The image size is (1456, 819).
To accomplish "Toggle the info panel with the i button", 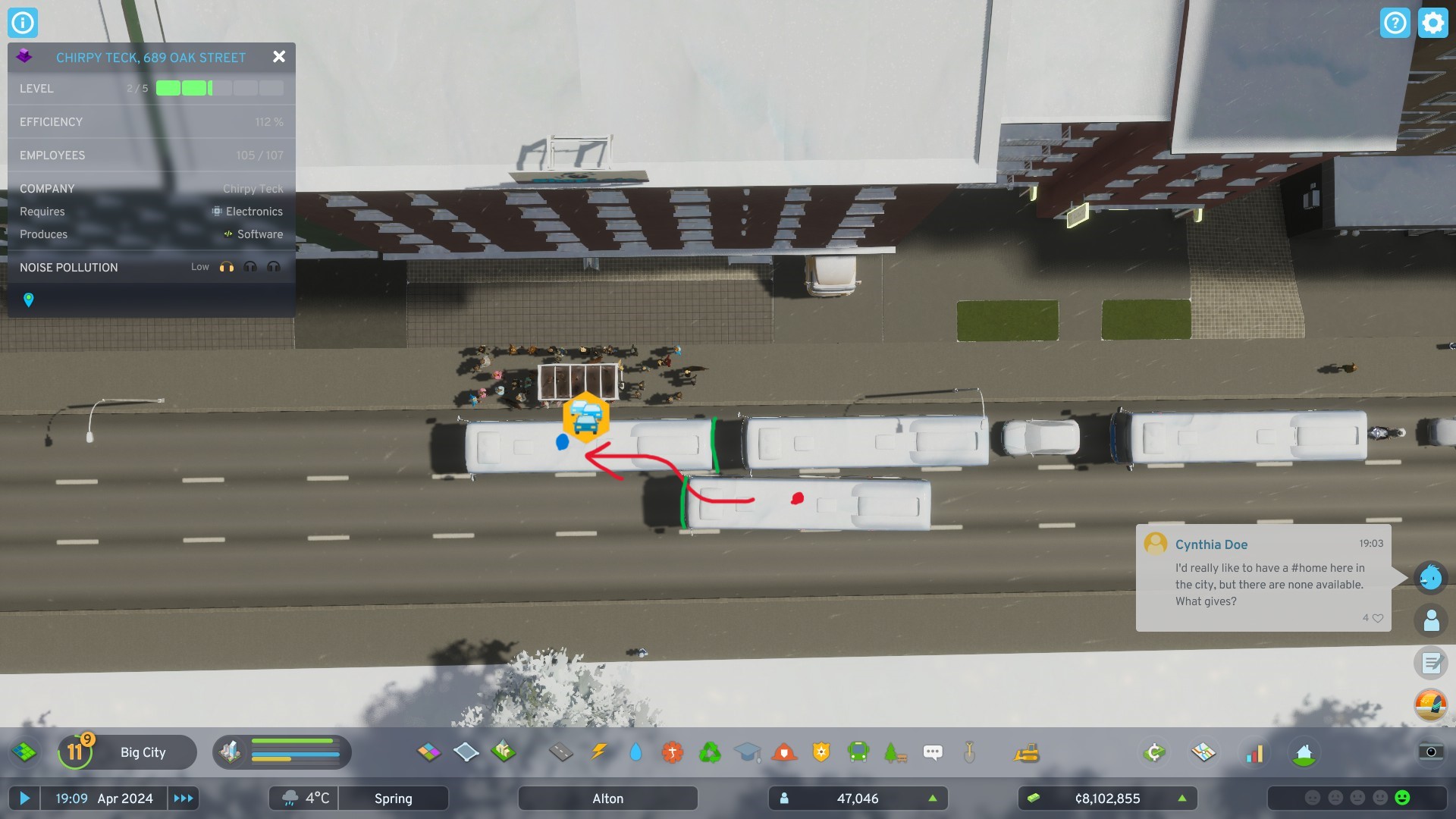I will coord(23,22).
